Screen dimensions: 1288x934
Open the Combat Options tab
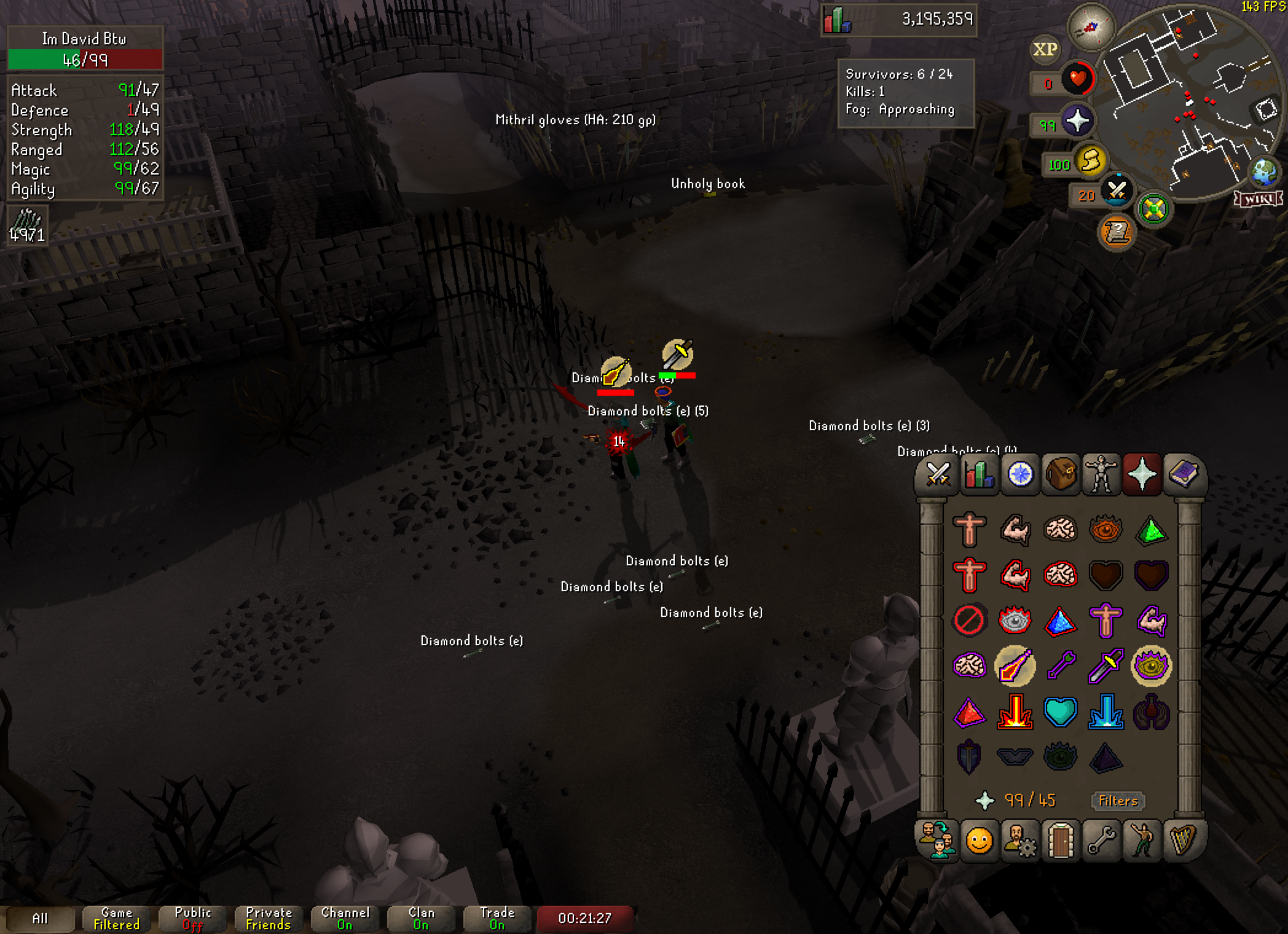[938, 474]
